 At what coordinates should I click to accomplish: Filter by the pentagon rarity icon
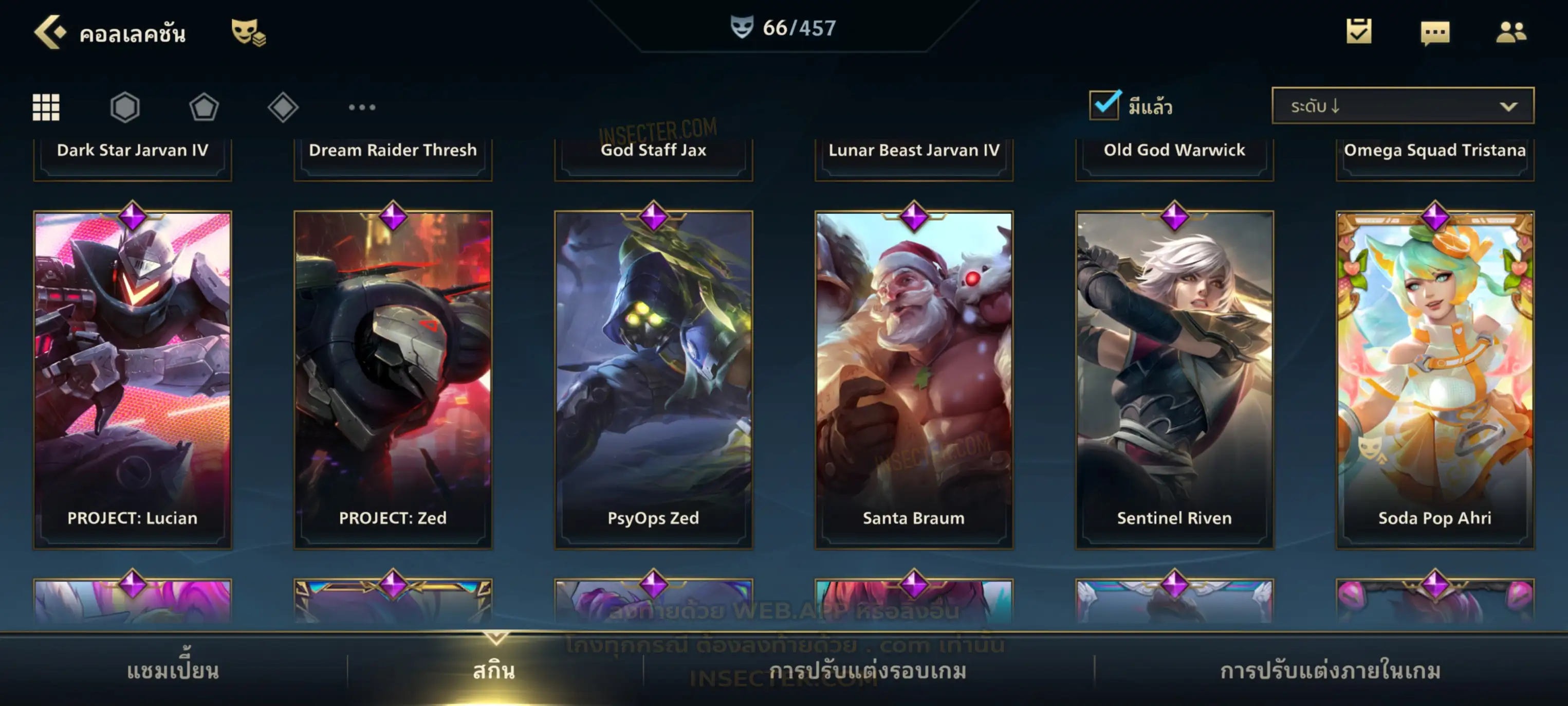pyautogui.click(x=204, y=107)
